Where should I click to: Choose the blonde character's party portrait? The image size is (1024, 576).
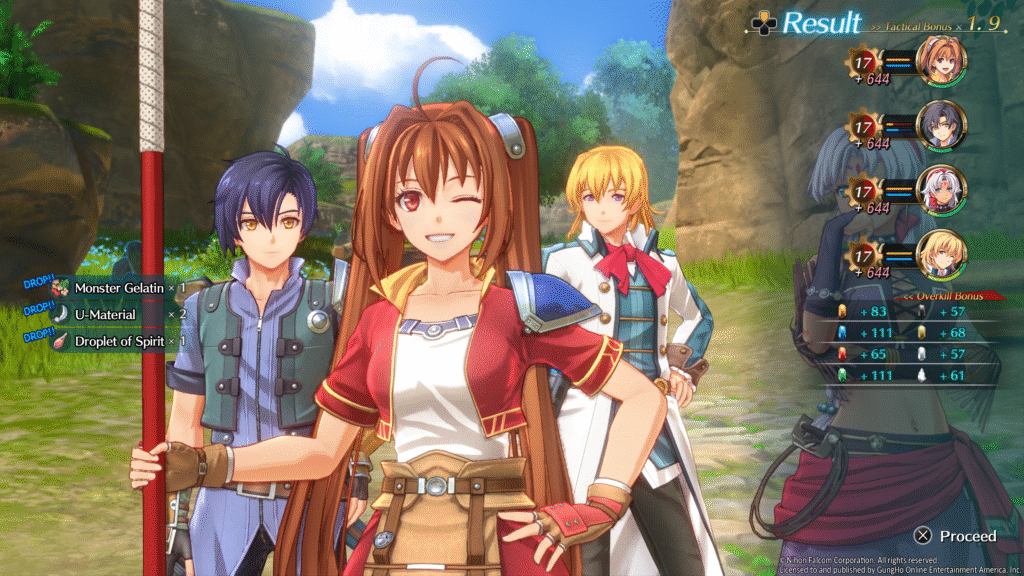point(939,254)
